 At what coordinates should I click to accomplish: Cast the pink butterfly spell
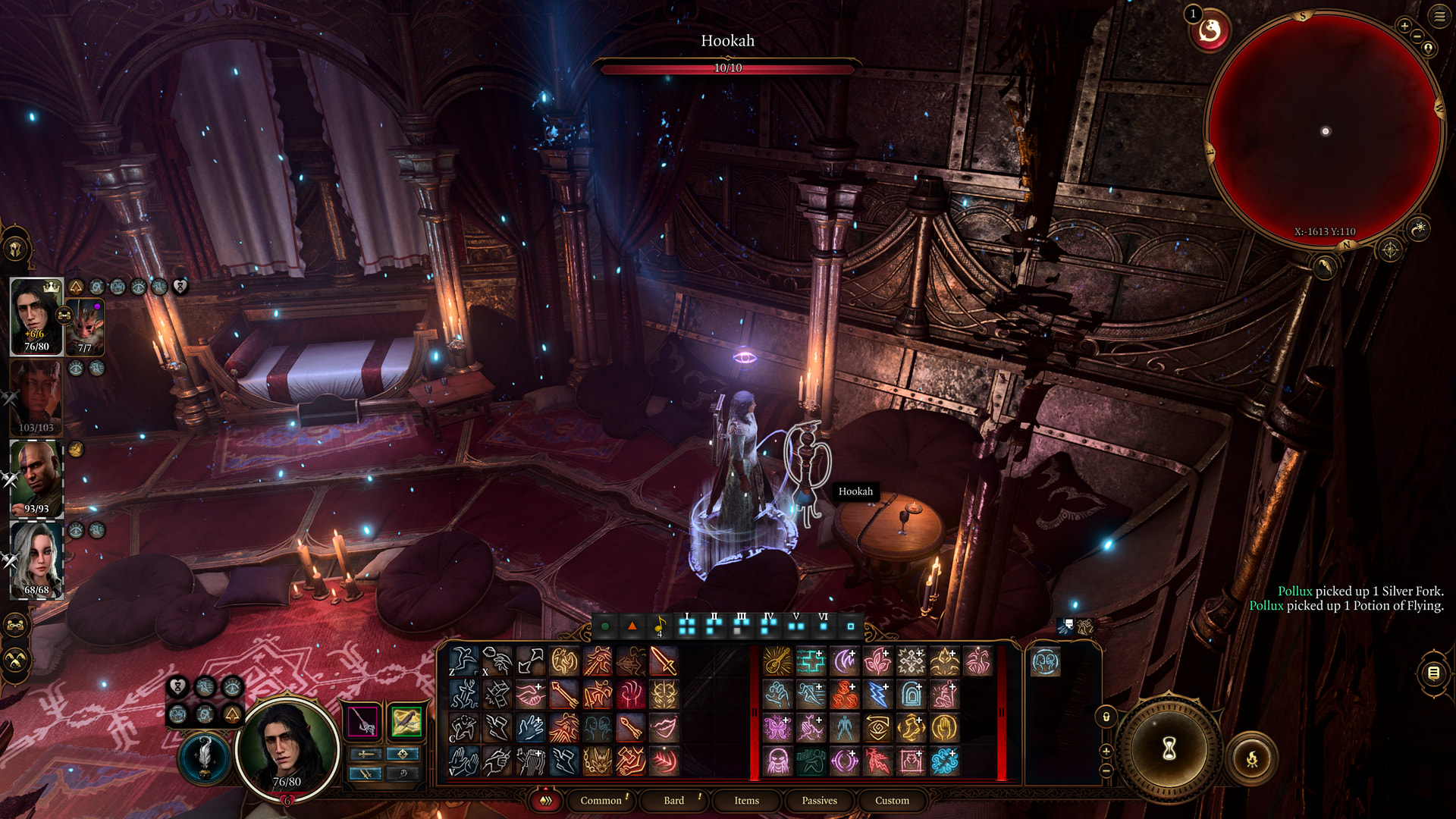point(777,728)
